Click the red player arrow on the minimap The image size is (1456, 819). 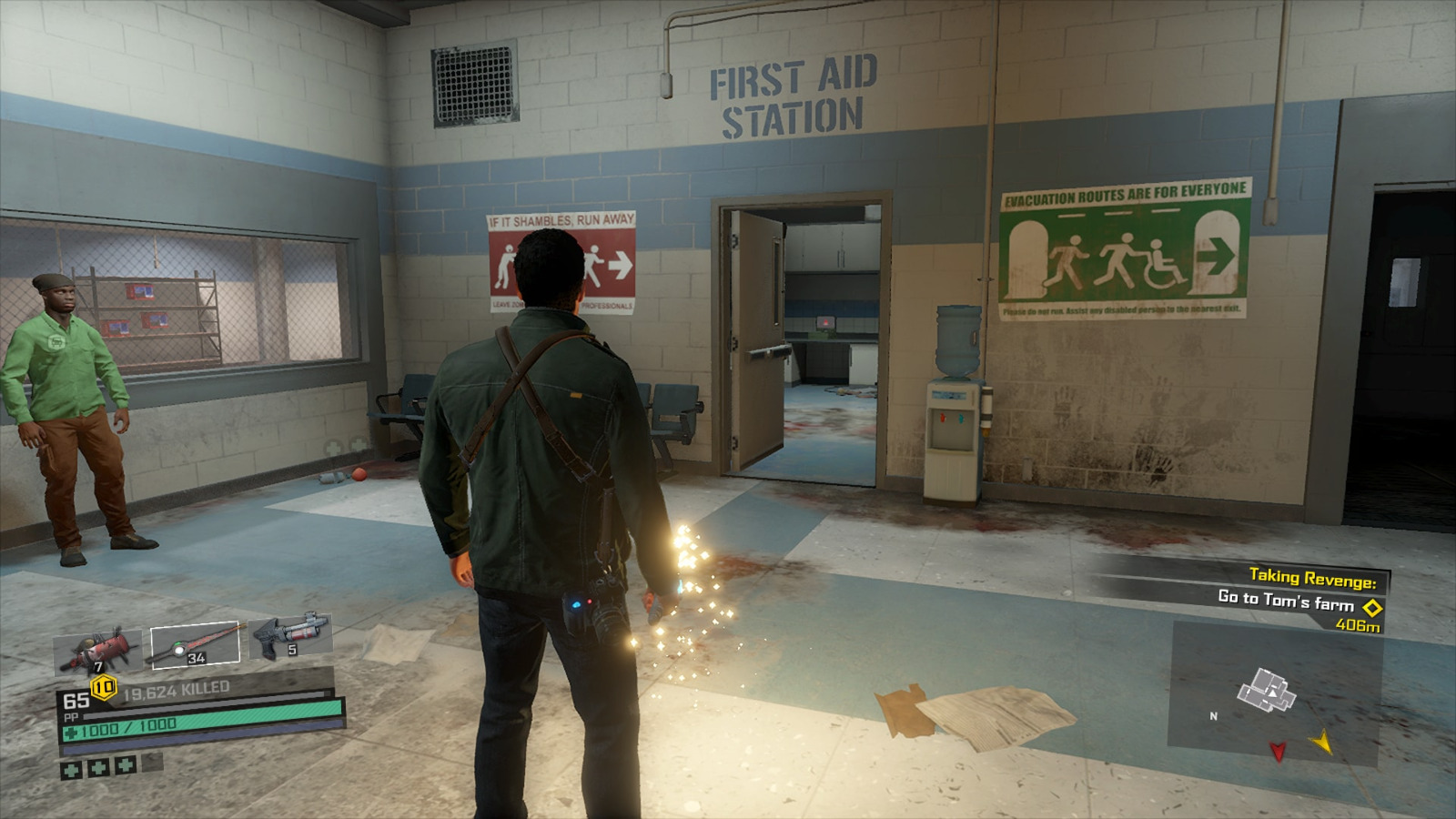[1278, 752]
